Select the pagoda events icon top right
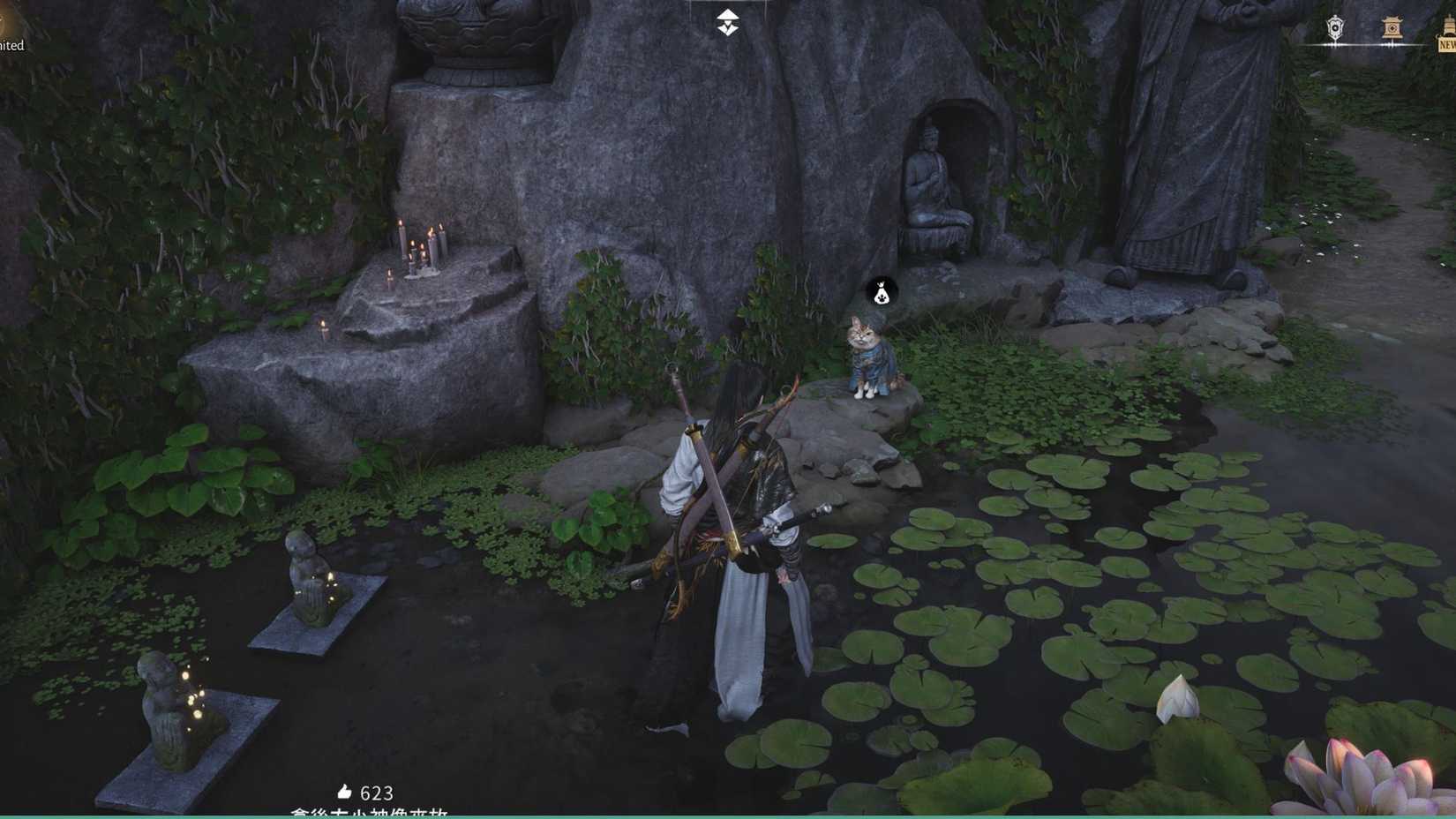This screenshot has height=819, width=1456. coord(1392,26)
